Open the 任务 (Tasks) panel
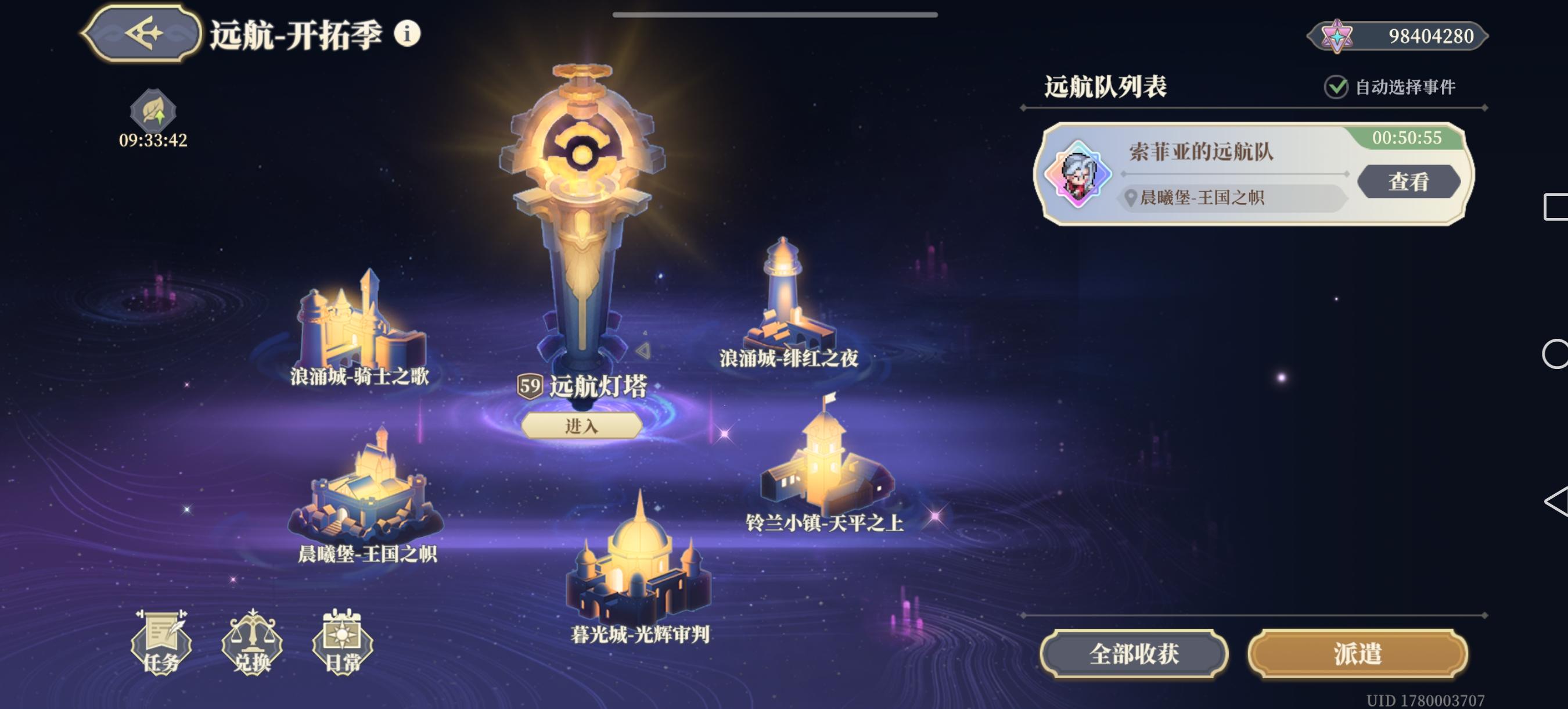 163,644
